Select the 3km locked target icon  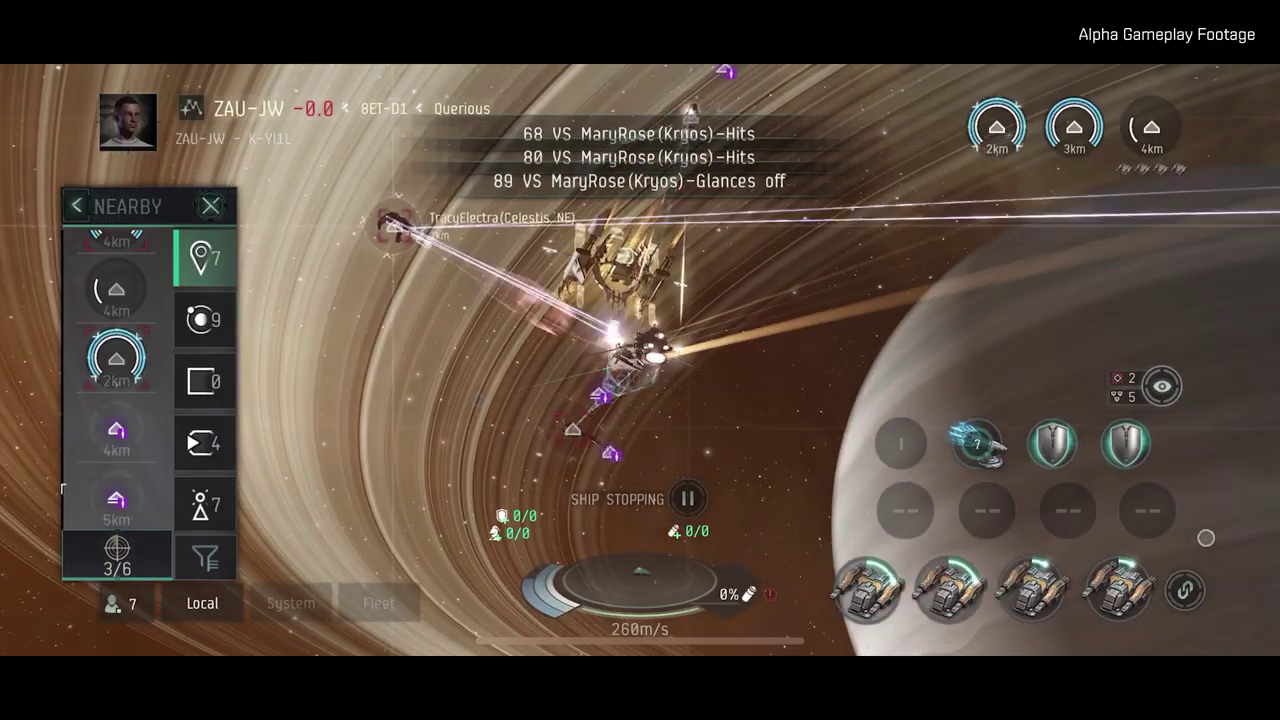coord(1074,129)
